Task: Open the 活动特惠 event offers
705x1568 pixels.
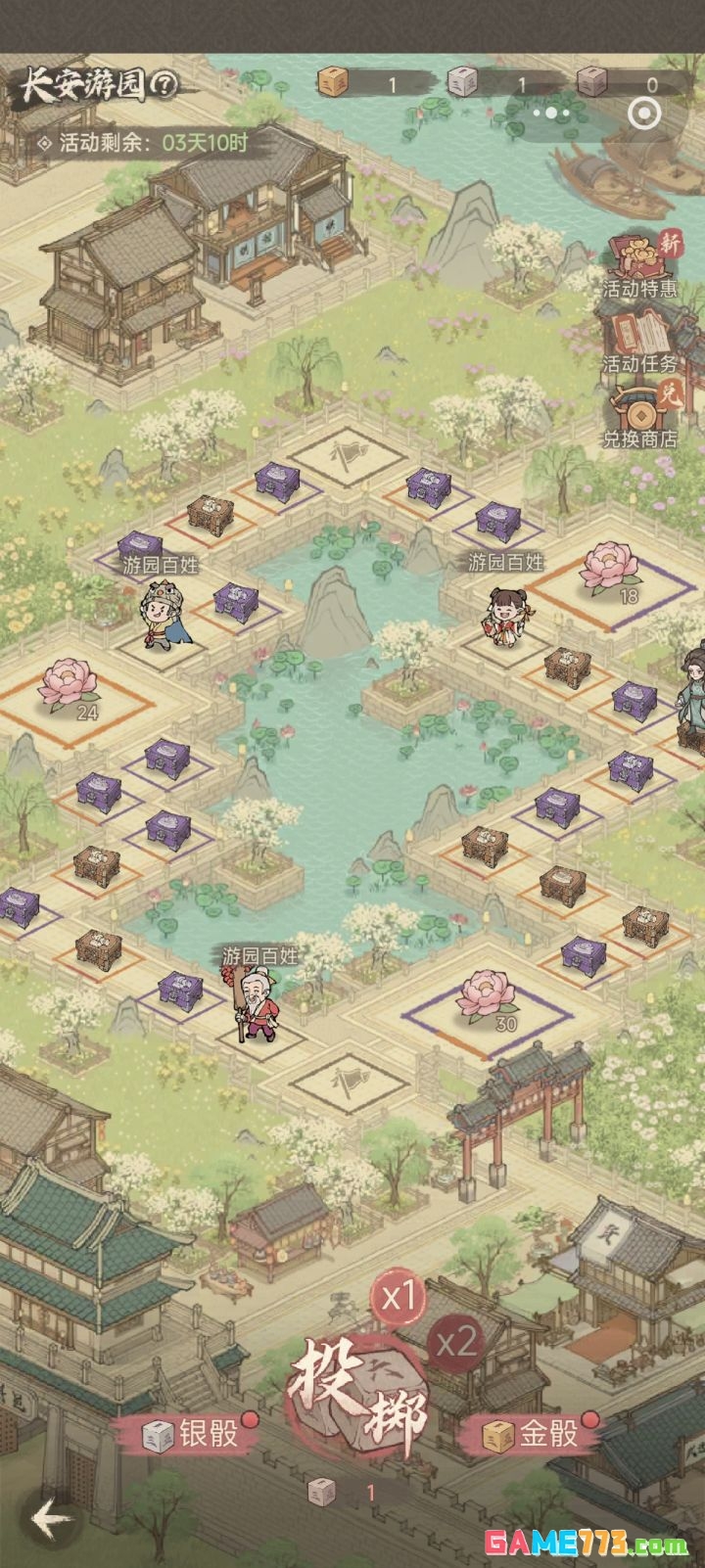Action: coord(641,266)
